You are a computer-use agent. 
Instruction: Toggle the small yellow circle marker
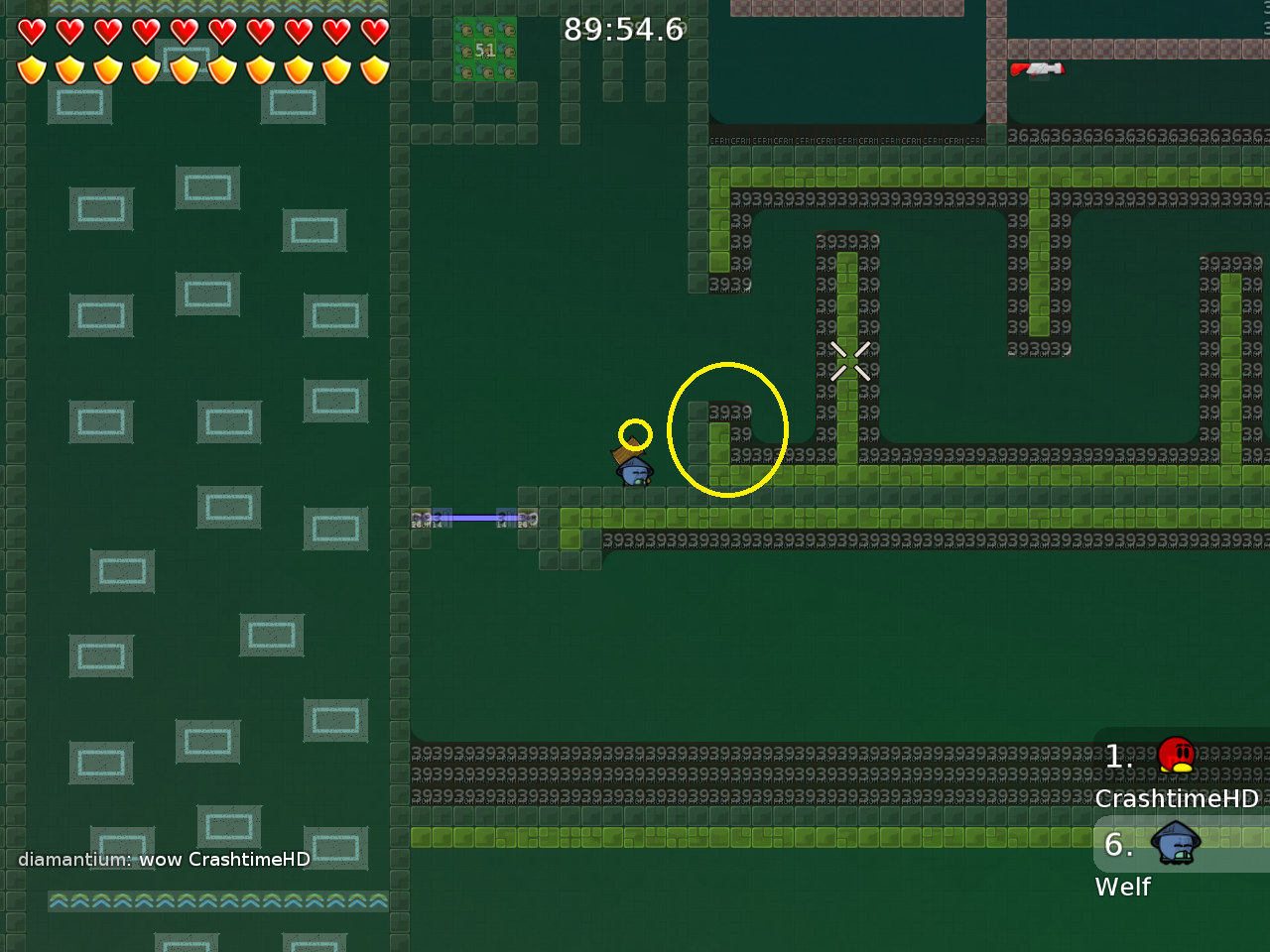[636, 433]
